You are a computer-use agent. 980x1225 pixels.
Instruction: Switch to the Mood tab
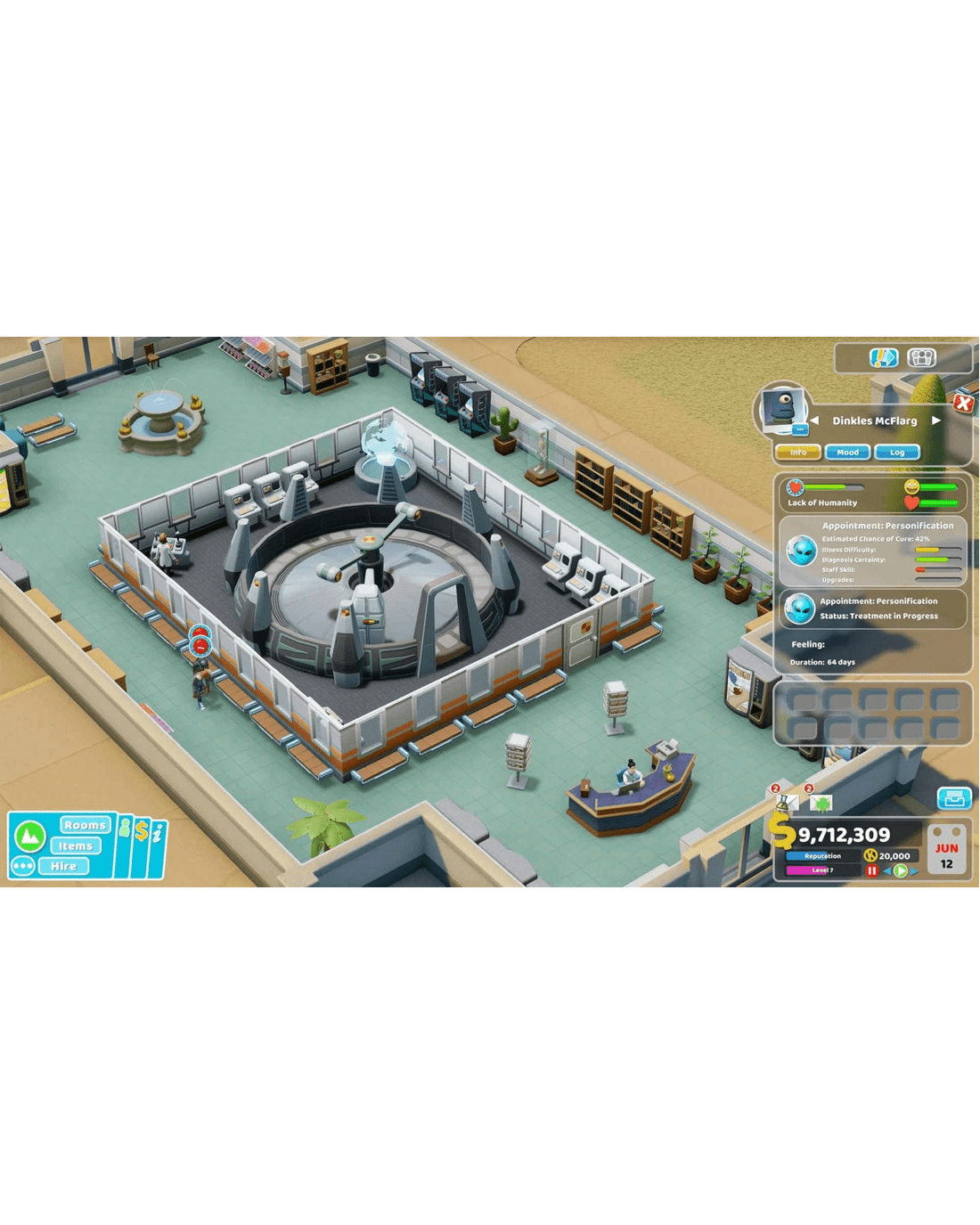click(x=847, y=453)
